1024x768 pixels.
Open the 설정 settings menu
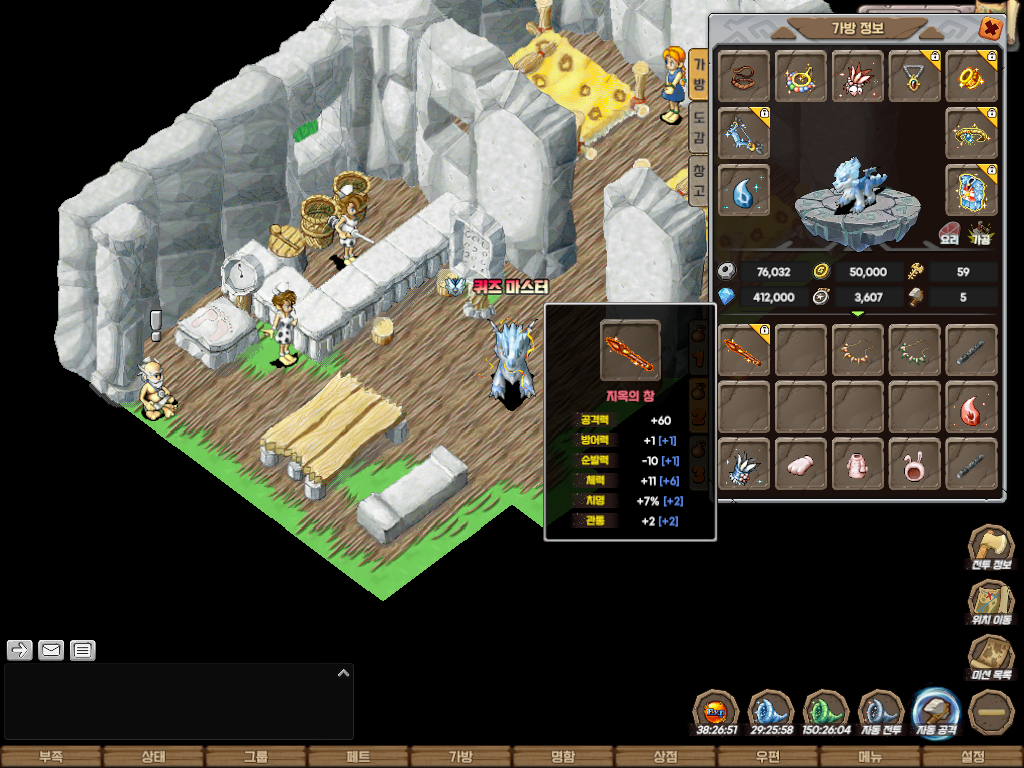click(x=972, y=757)
